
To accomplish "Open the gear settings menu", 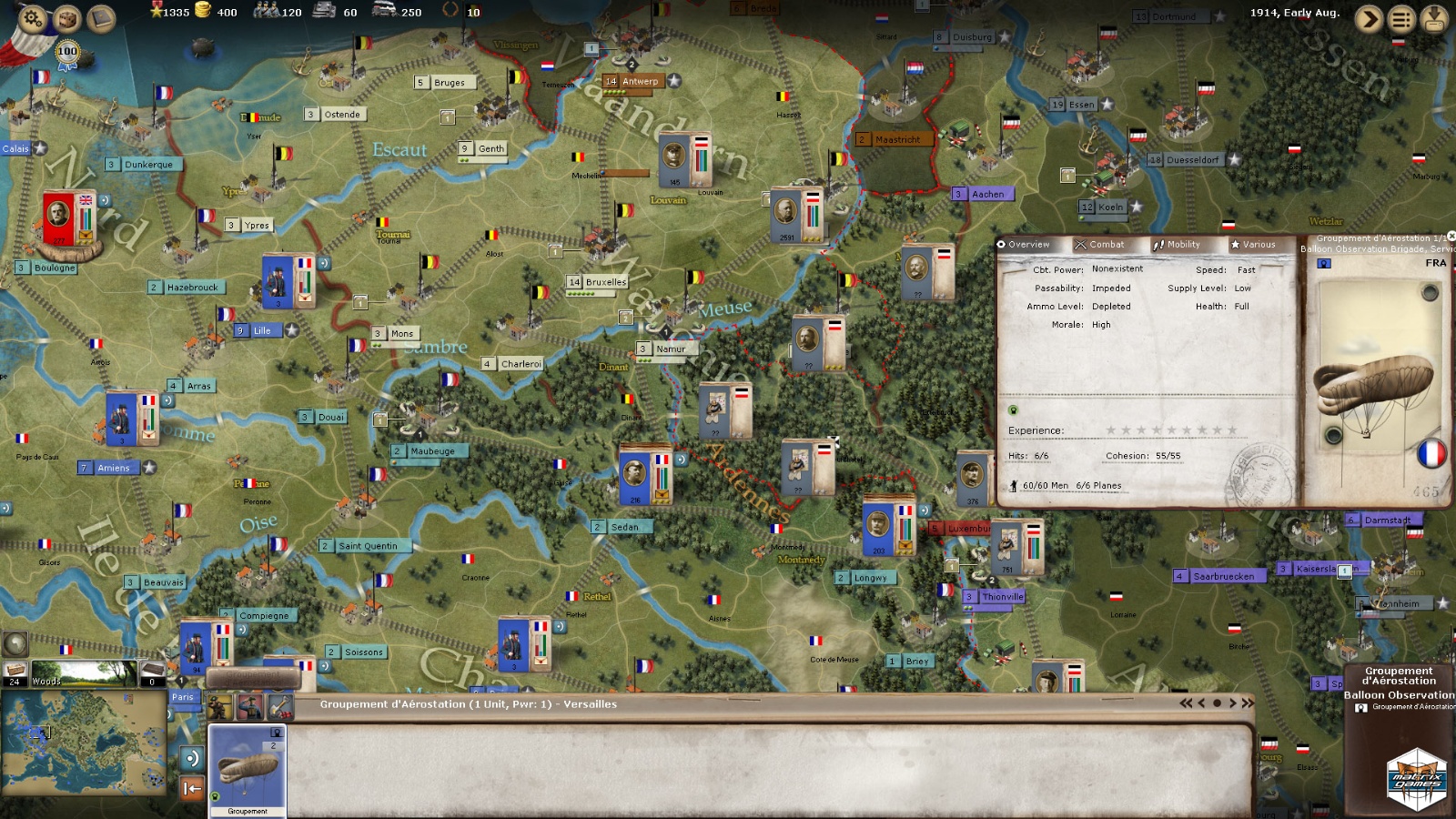I will coord(34,18).
